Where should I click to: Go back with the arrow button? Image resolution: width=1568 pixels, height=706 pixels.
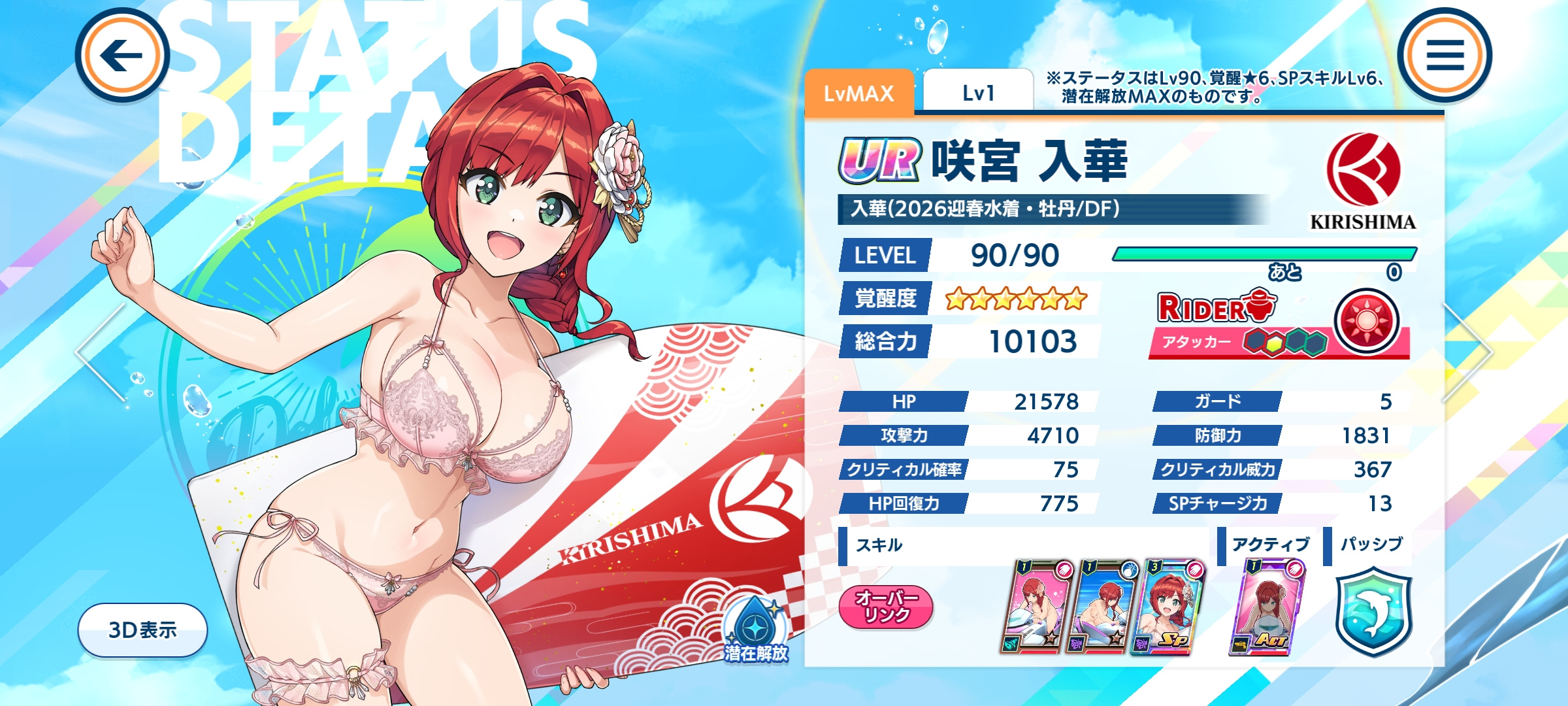(122, 56)
